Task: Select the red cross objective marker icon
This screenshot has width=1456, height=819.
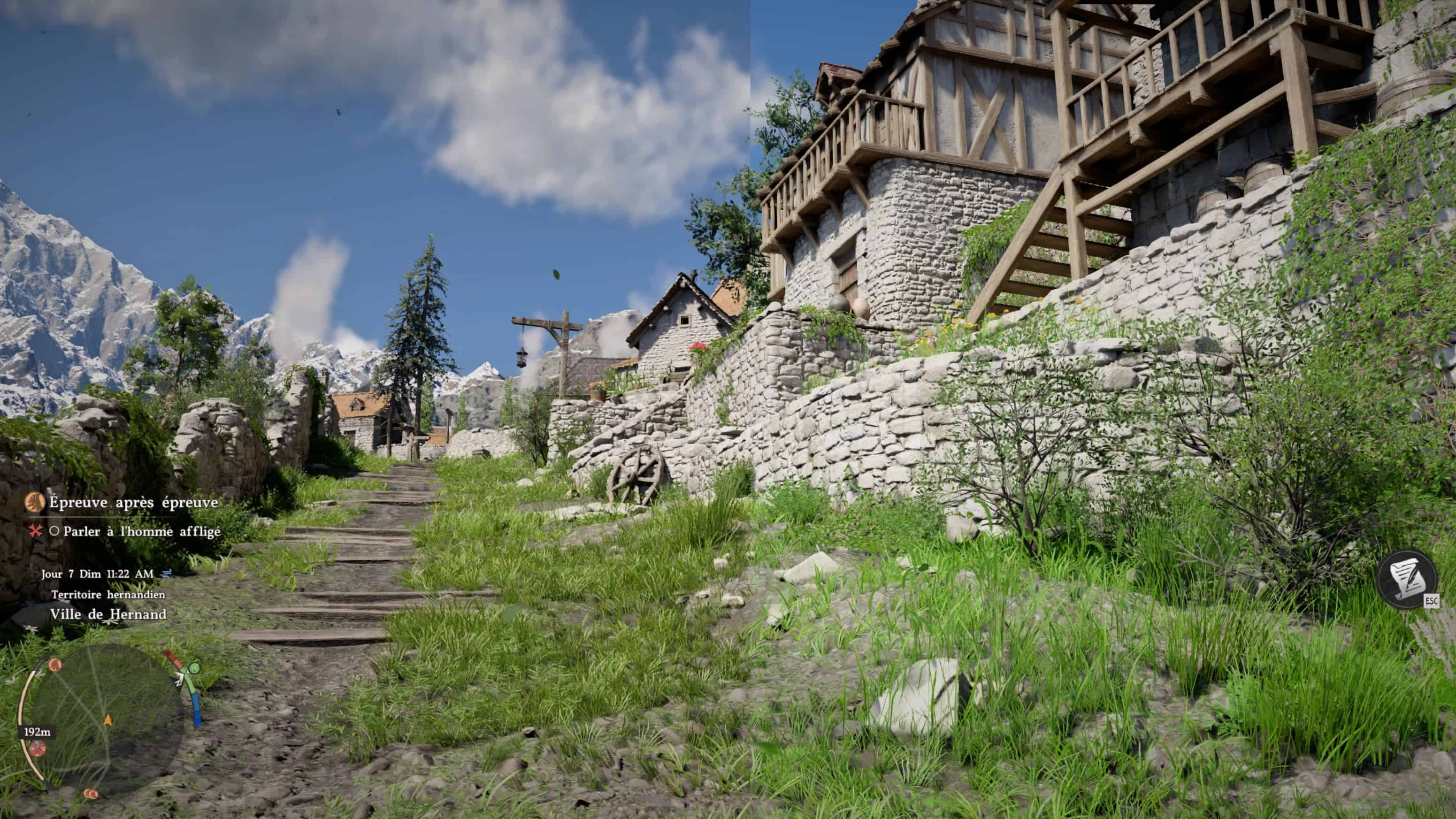Action: pos(36,531)
